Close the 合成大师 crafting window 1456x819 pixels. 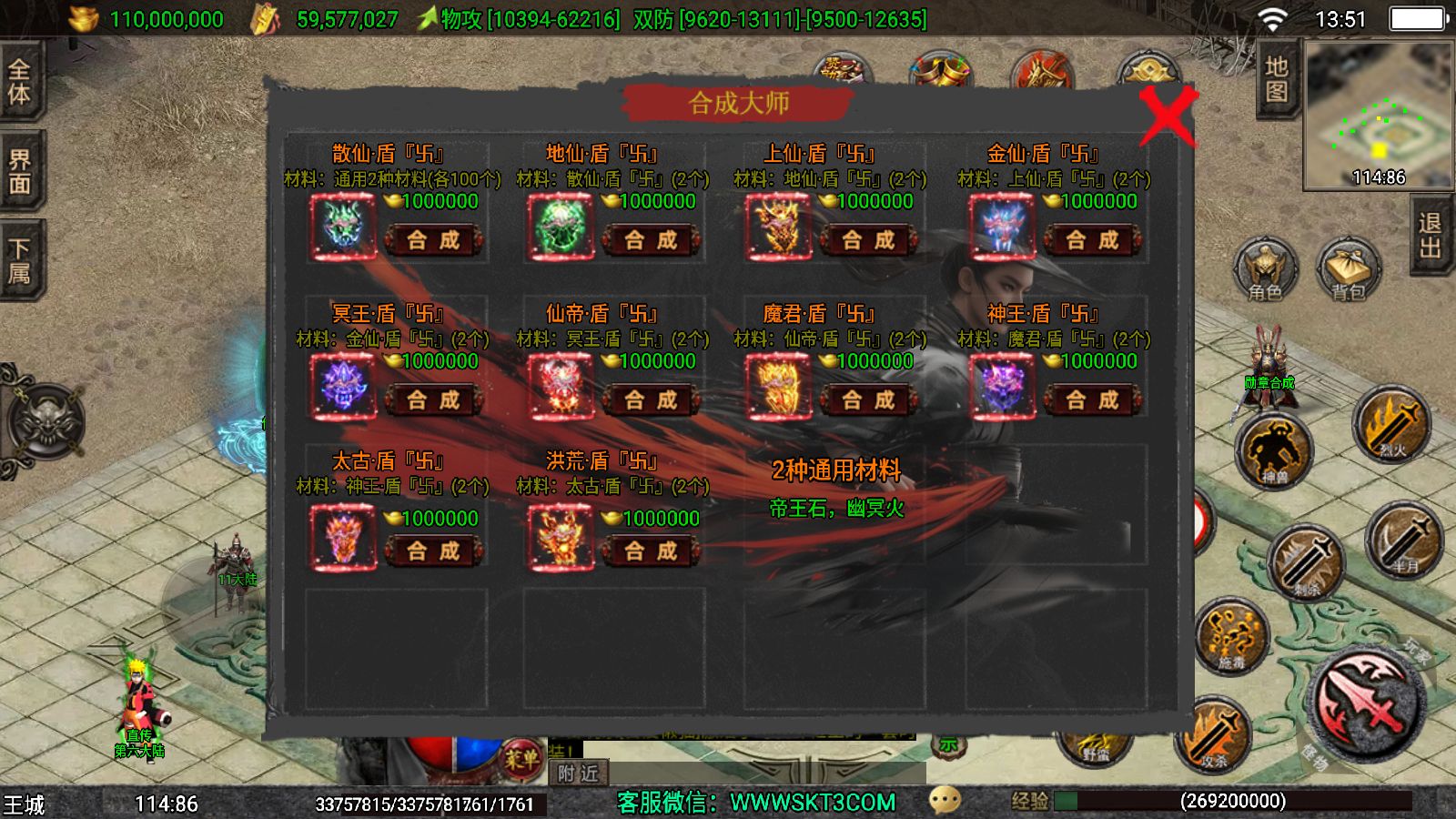point(1167,116)
